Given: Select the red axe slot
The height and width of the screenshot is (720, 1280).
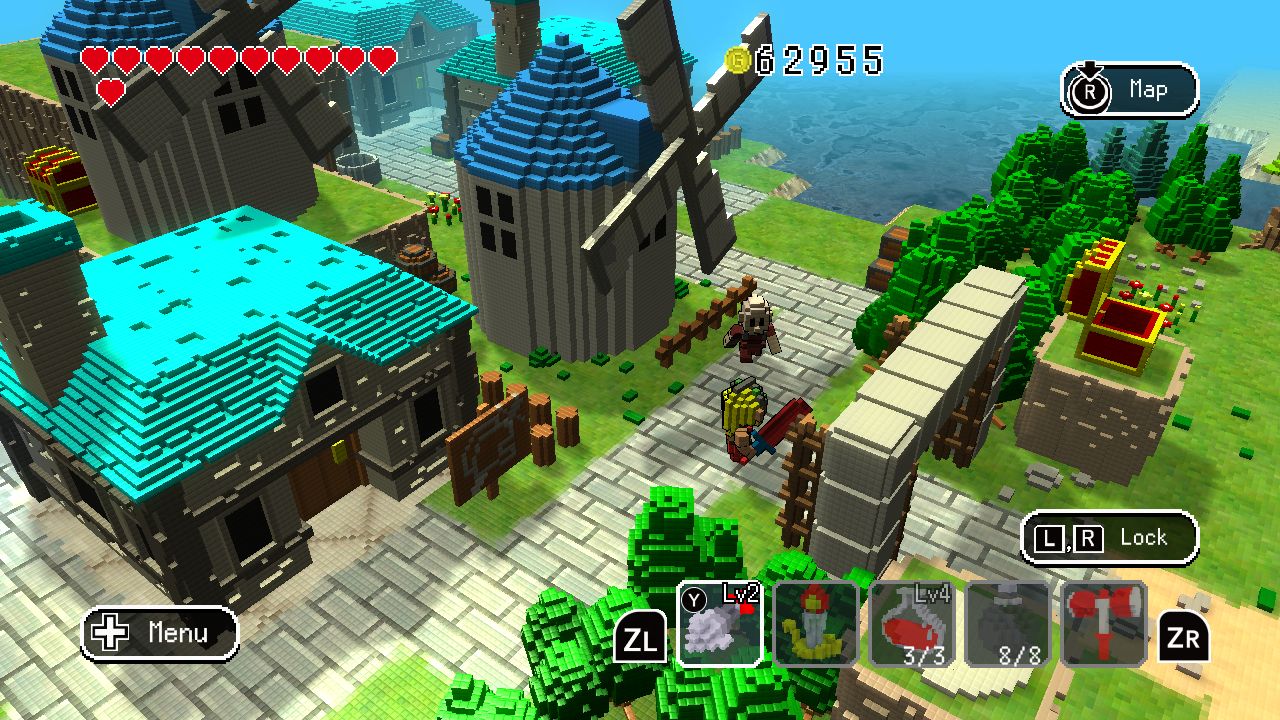Looking at the screenshot, I should pyautogui.click(x=1103, y=623).
